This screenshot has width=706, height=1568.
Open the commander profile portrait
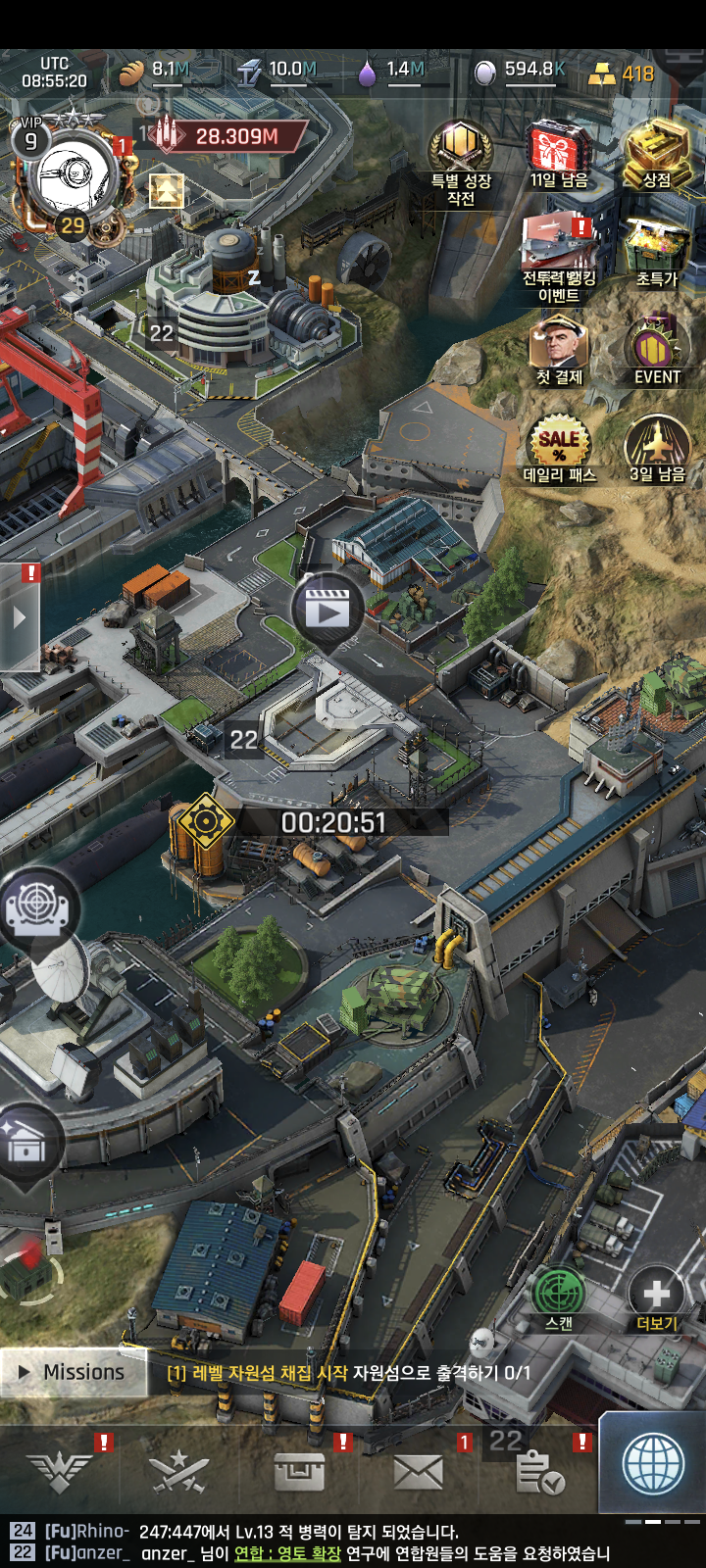[x=74, y=176]
